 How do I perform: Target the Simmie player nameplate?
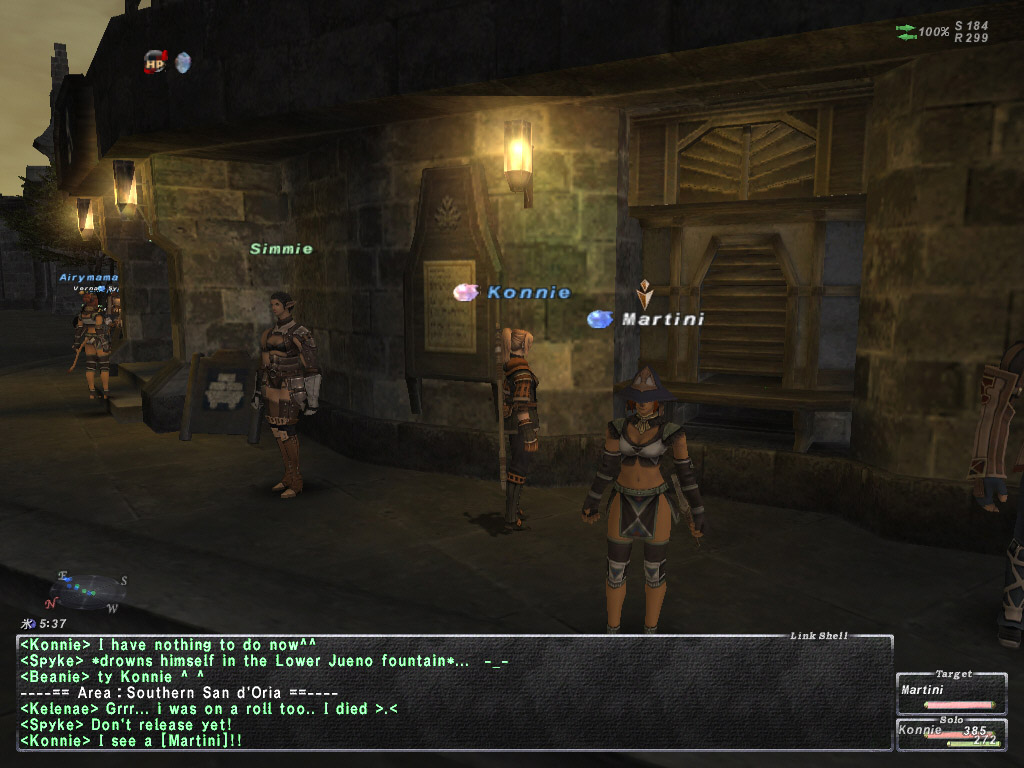click(281, 249)
